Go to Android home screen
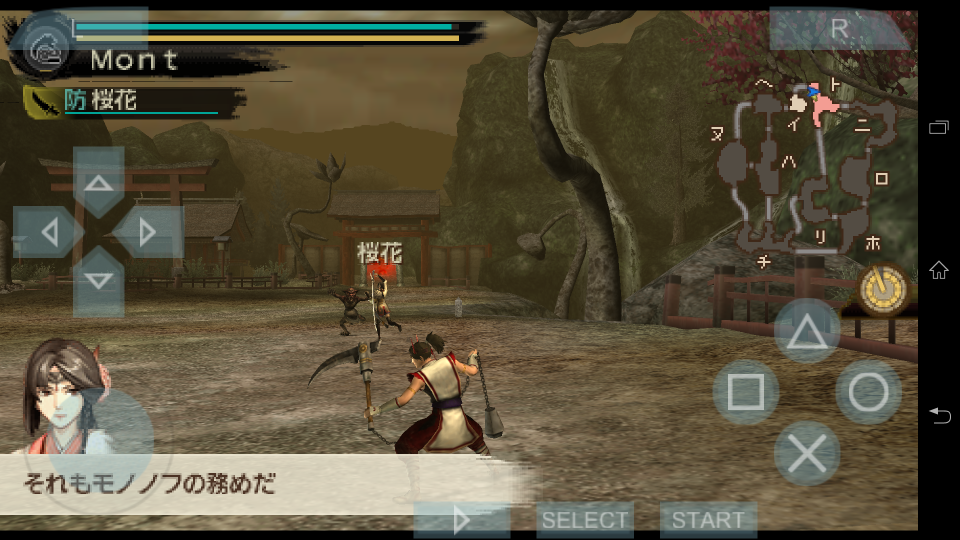Screen dimensions: 960x540 pyautogui.click(x=939, y=269)
